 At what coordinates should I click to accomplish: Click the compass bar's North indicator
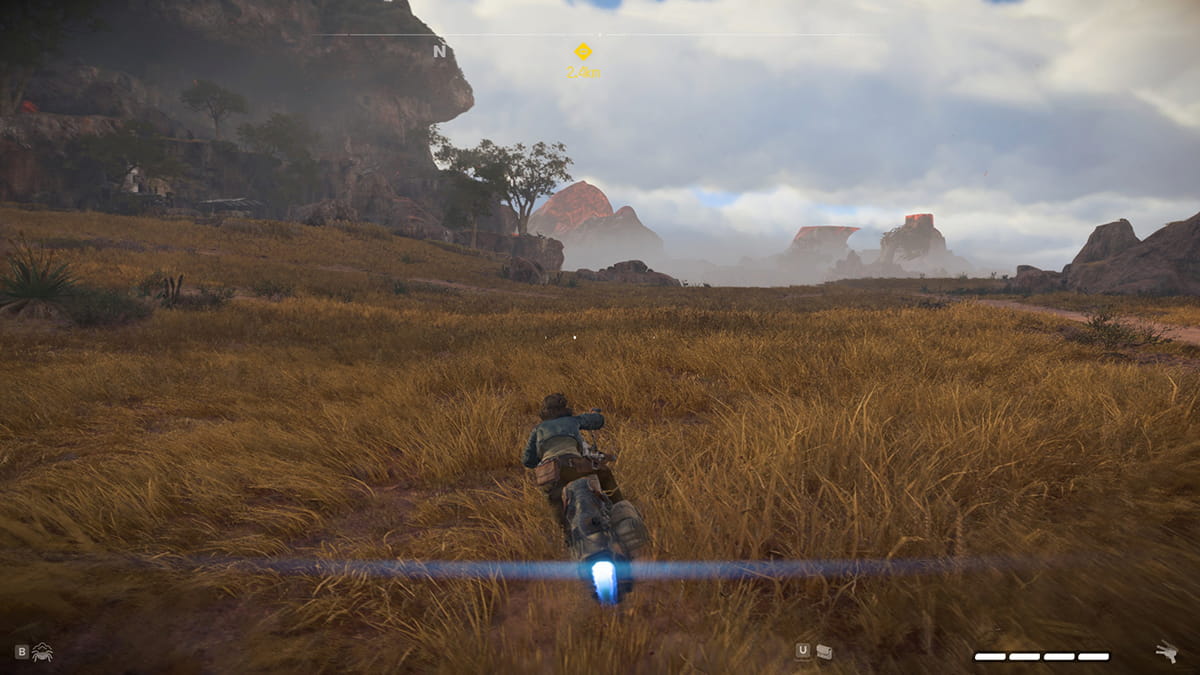[x=439, y=51]
